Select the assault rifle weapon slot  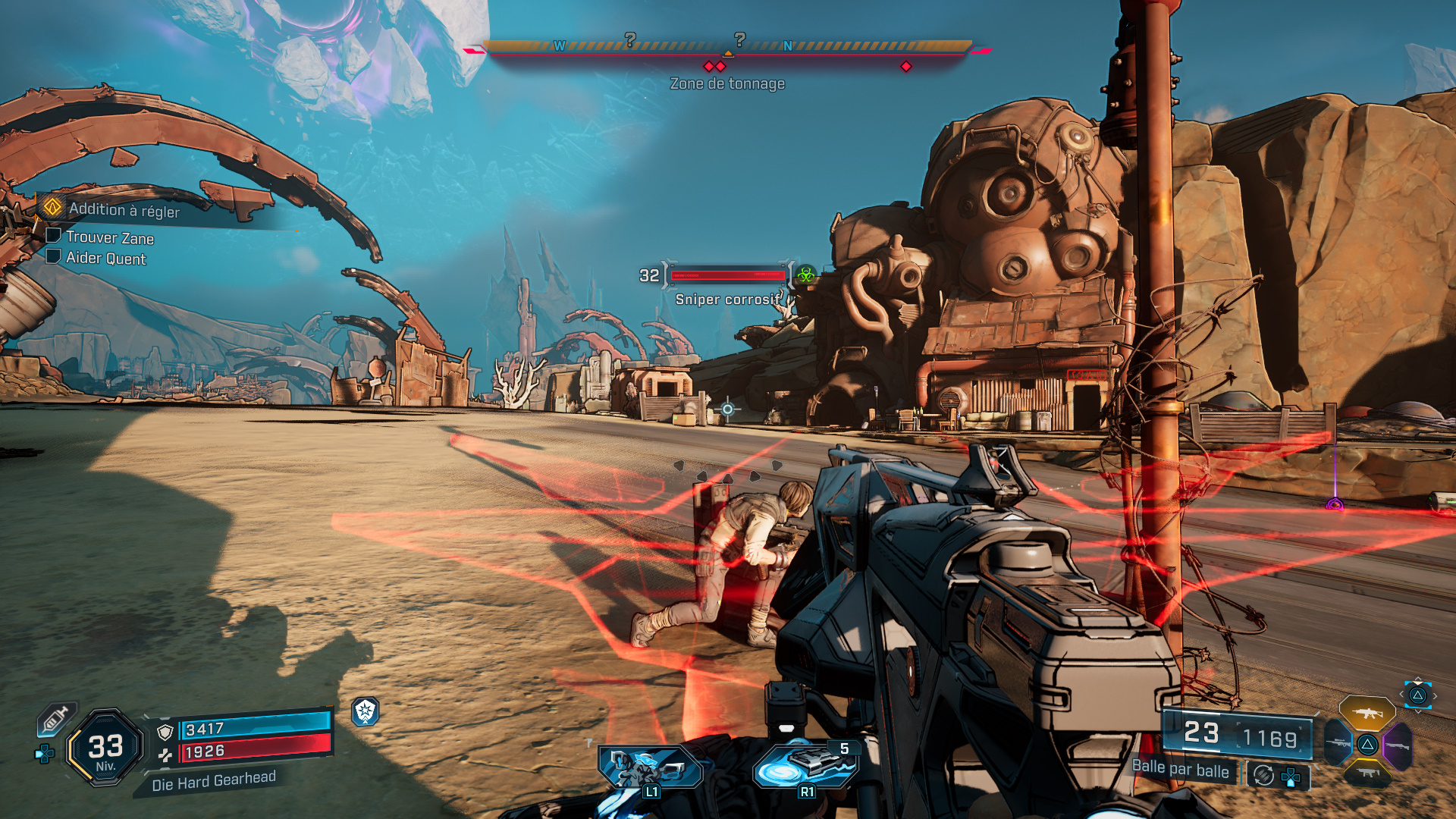1367,713
